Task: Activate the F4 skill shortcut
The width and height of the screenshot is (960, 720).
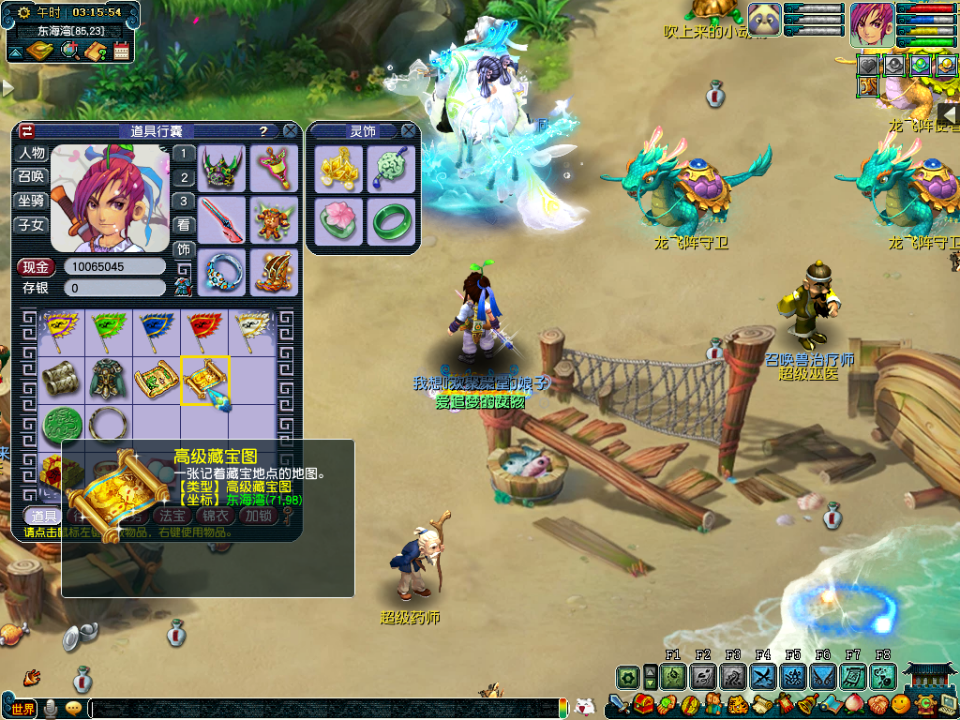Action: (763, 676)
